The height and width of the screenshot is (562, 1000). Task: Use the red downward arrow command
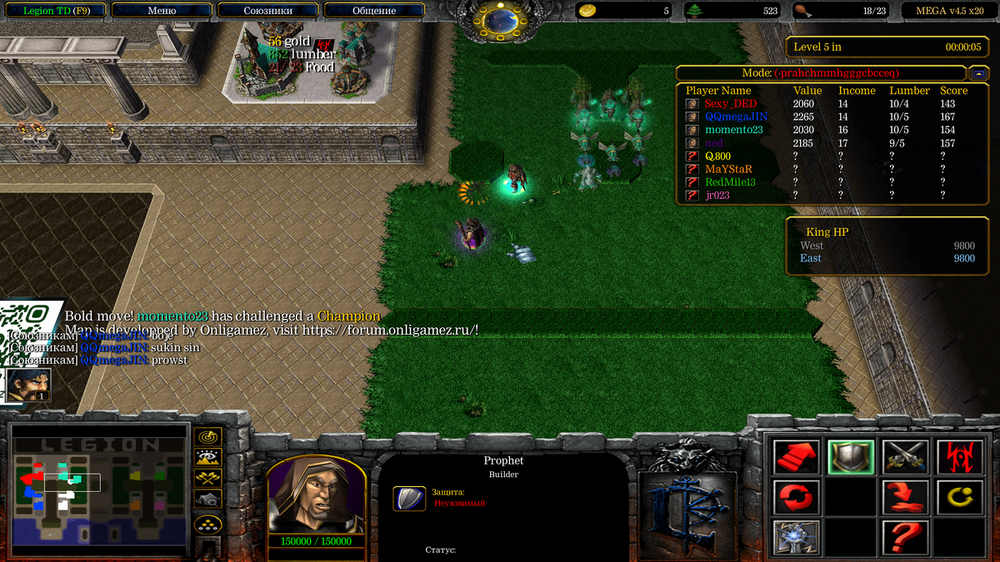(x=906, y=497)
